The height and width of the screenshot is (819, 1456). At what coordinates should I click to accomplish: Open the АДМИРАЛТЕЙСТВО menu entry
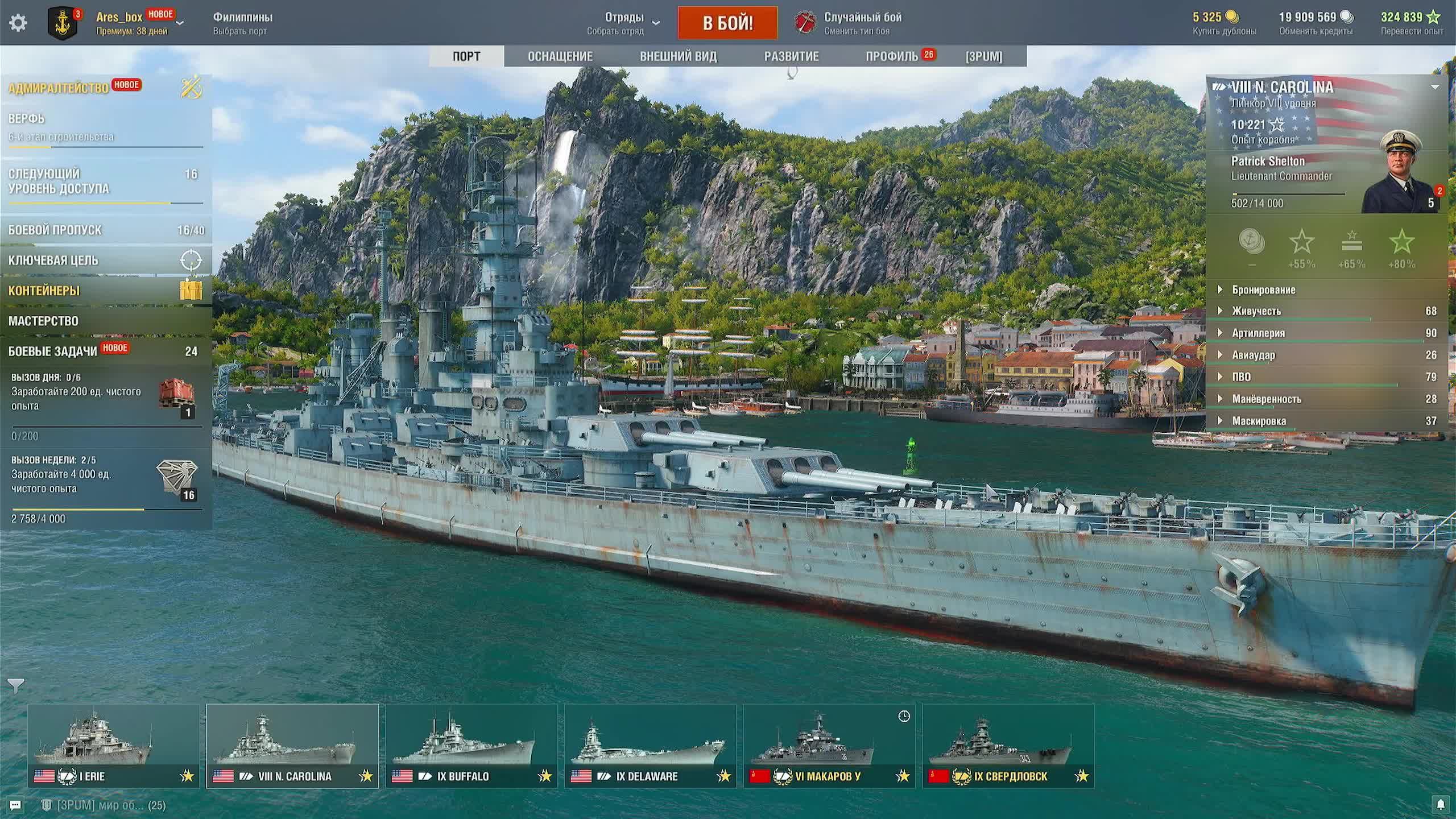tap(59, 88)
